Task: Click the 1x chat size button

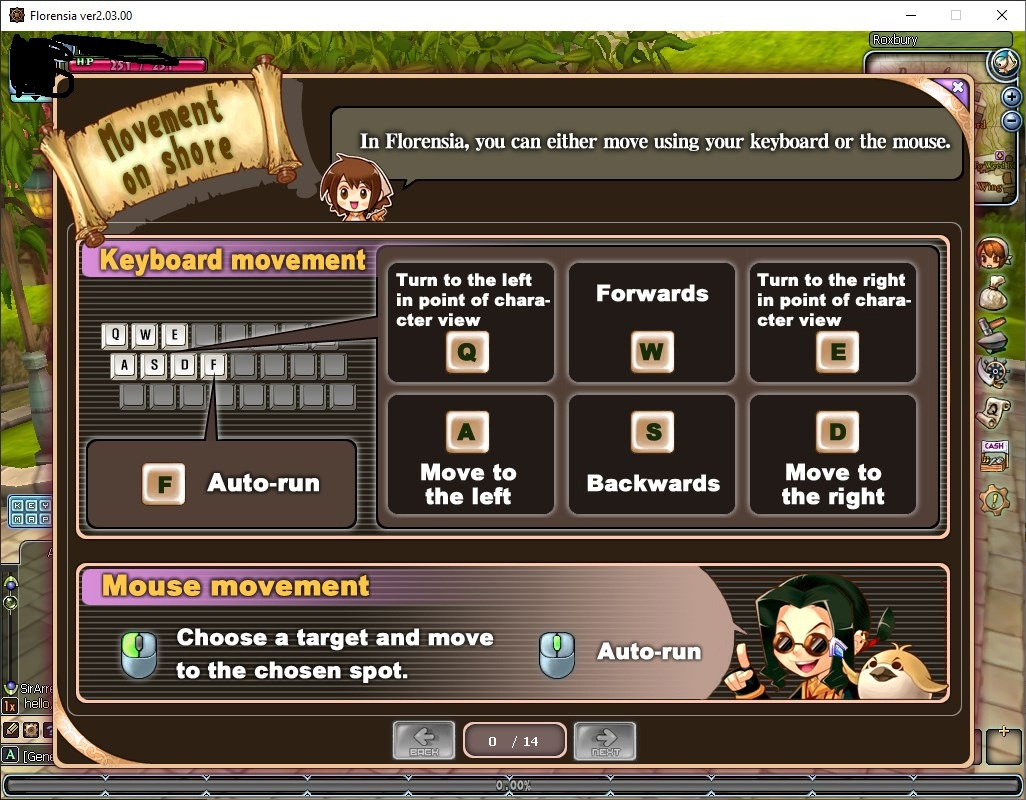Action: point(10,706)
